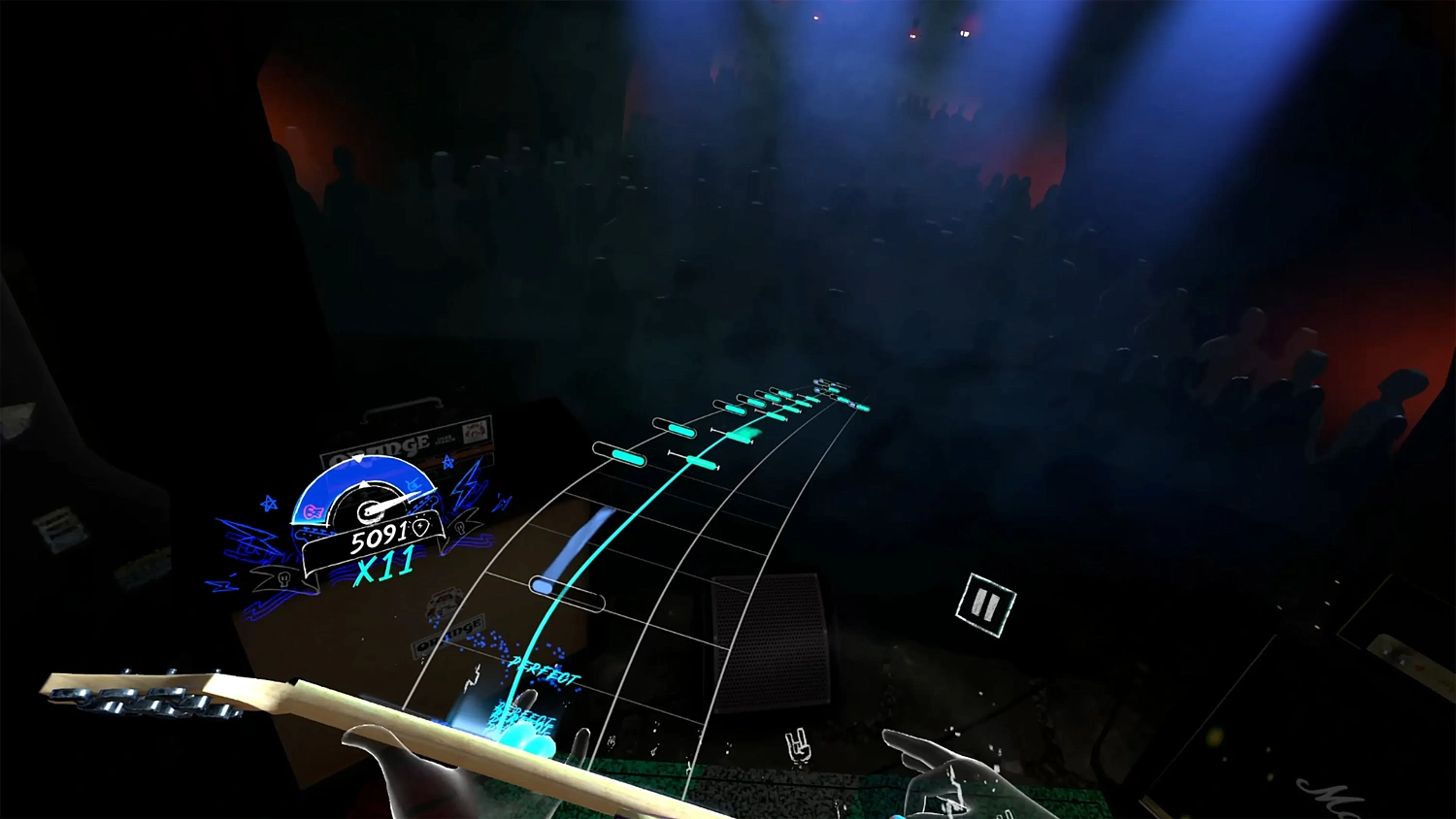Viewport: 1456px width, 819px height.
Task: Select the skull doodle left of the score banner
Action: click(x=282, y=578)
